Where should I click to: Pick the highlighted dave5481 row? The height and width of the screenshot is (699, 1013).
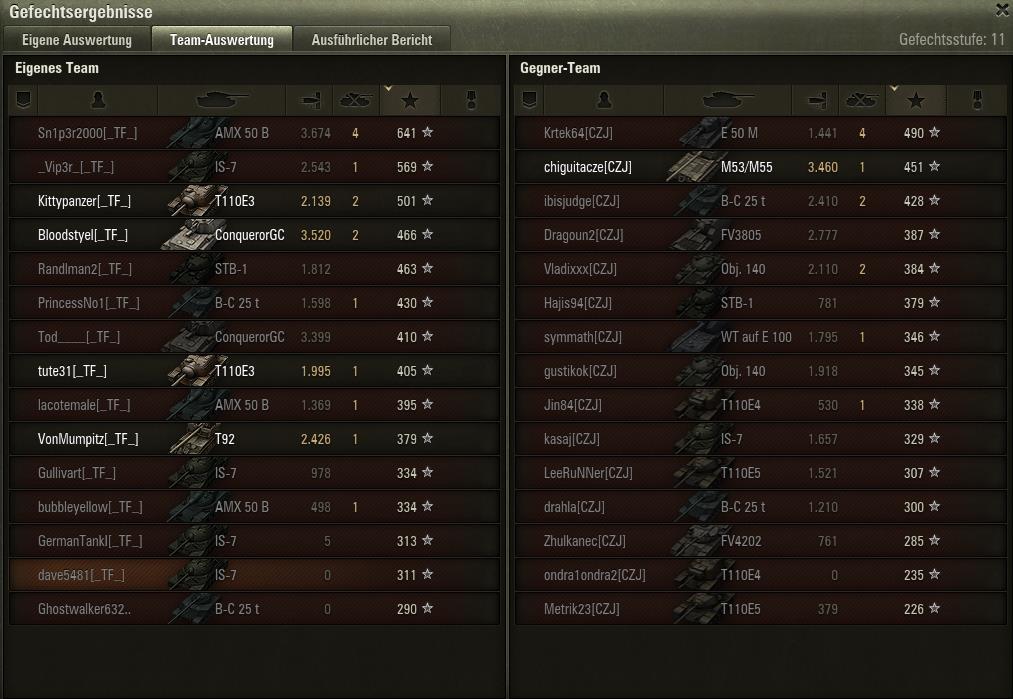[x=254, y=575]
